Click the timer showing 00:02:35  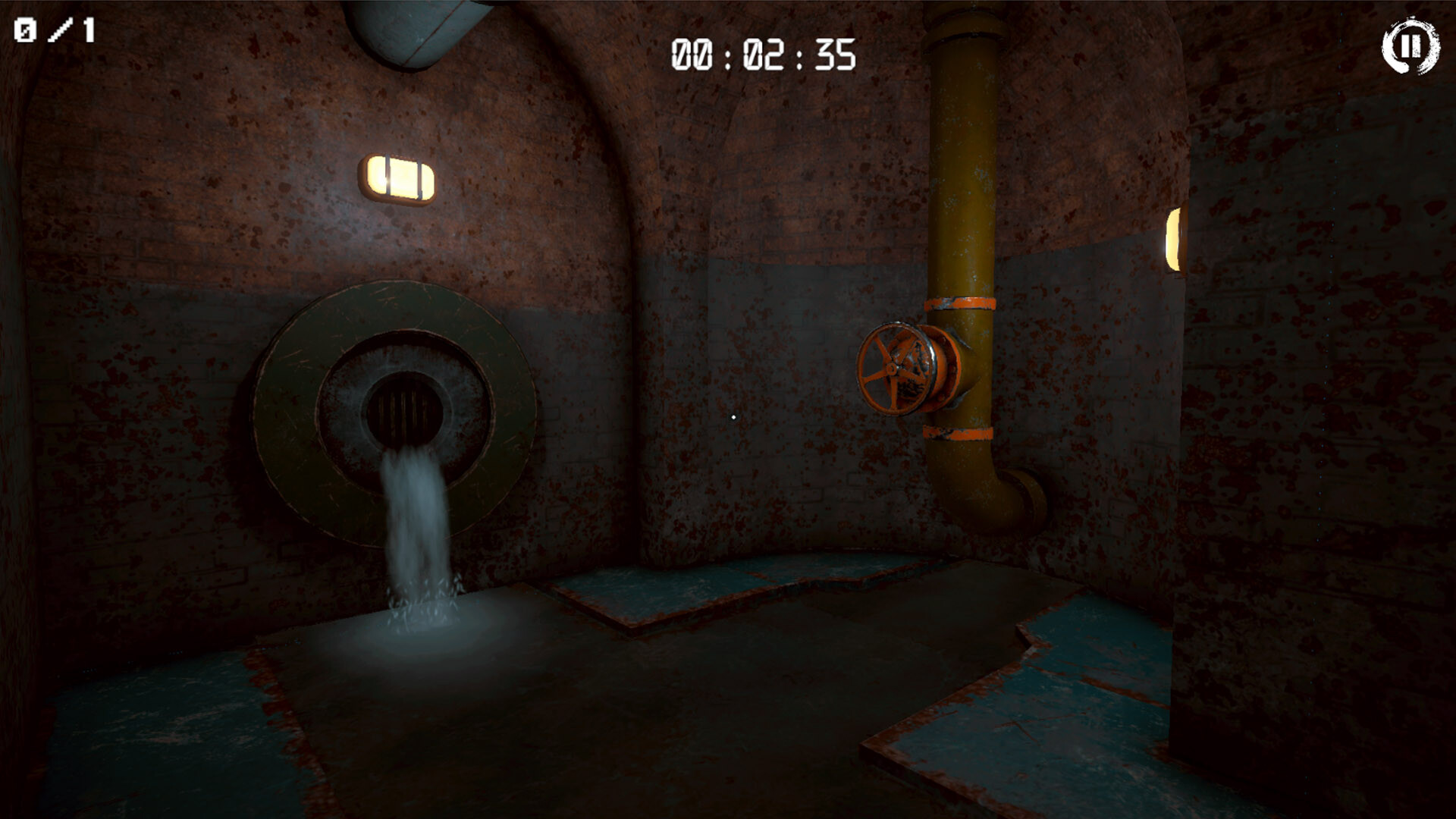point(764,52)
